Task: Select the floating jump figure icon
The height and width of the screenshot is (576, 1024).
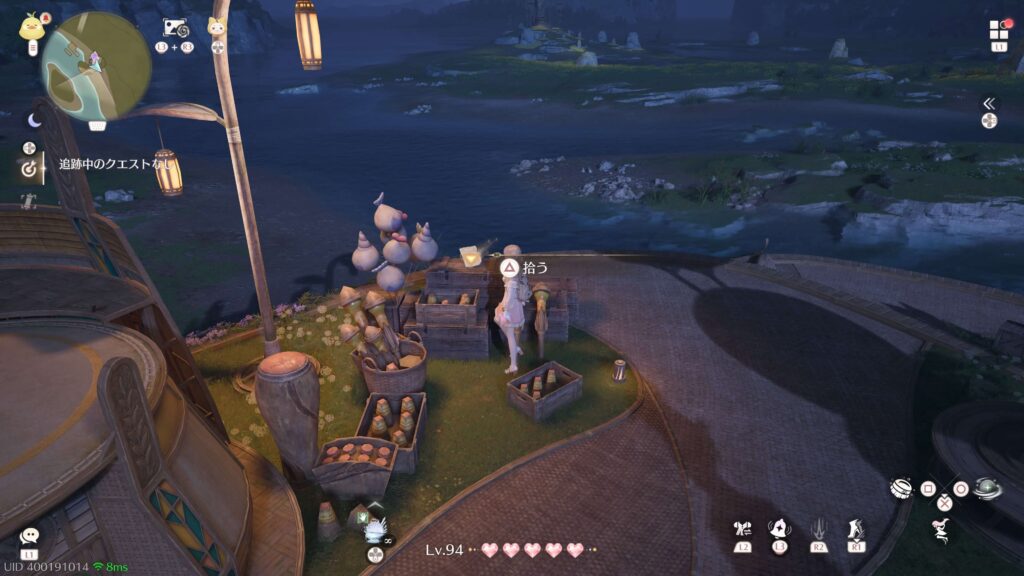Action: 941,531
